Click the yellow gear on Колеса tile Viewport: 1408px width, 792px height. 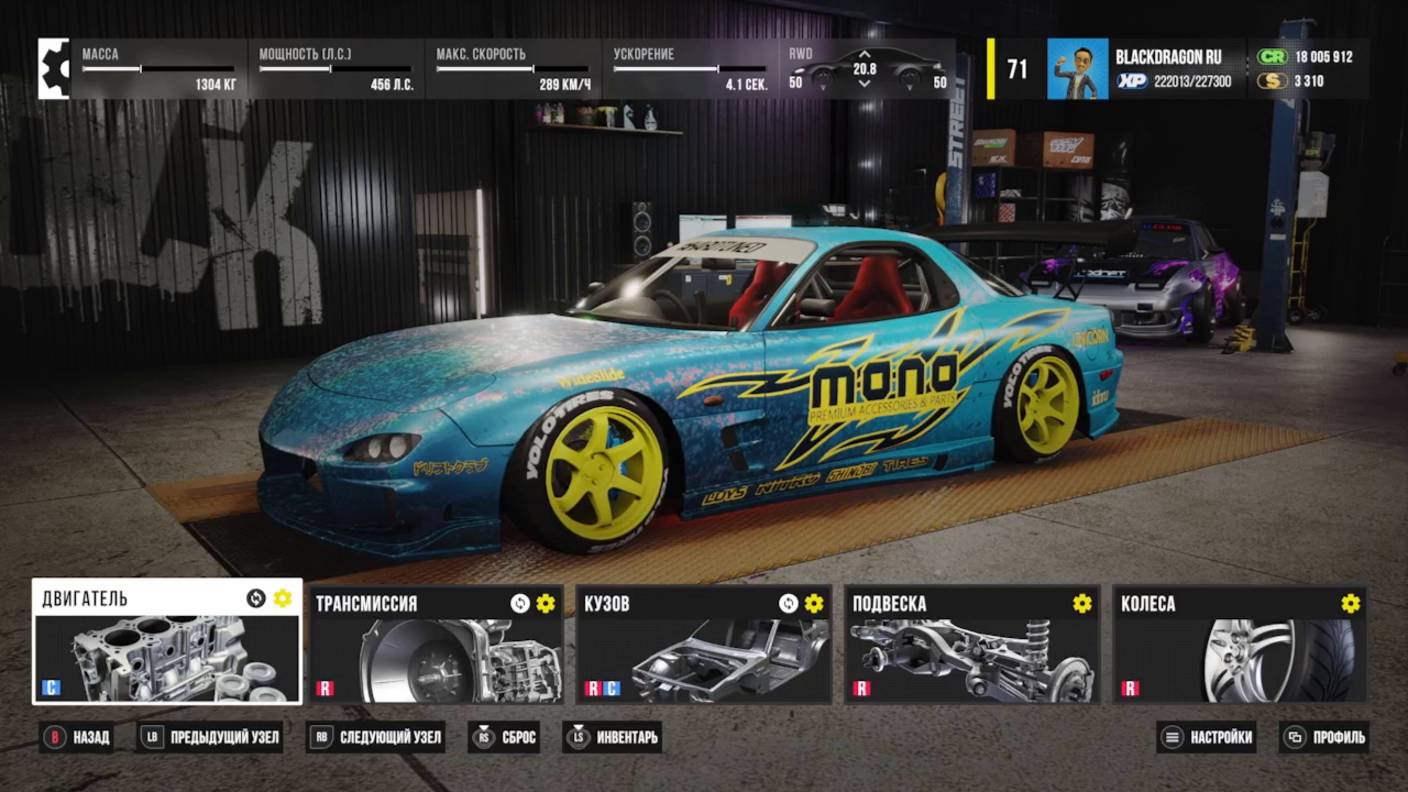coord(1351,603)
